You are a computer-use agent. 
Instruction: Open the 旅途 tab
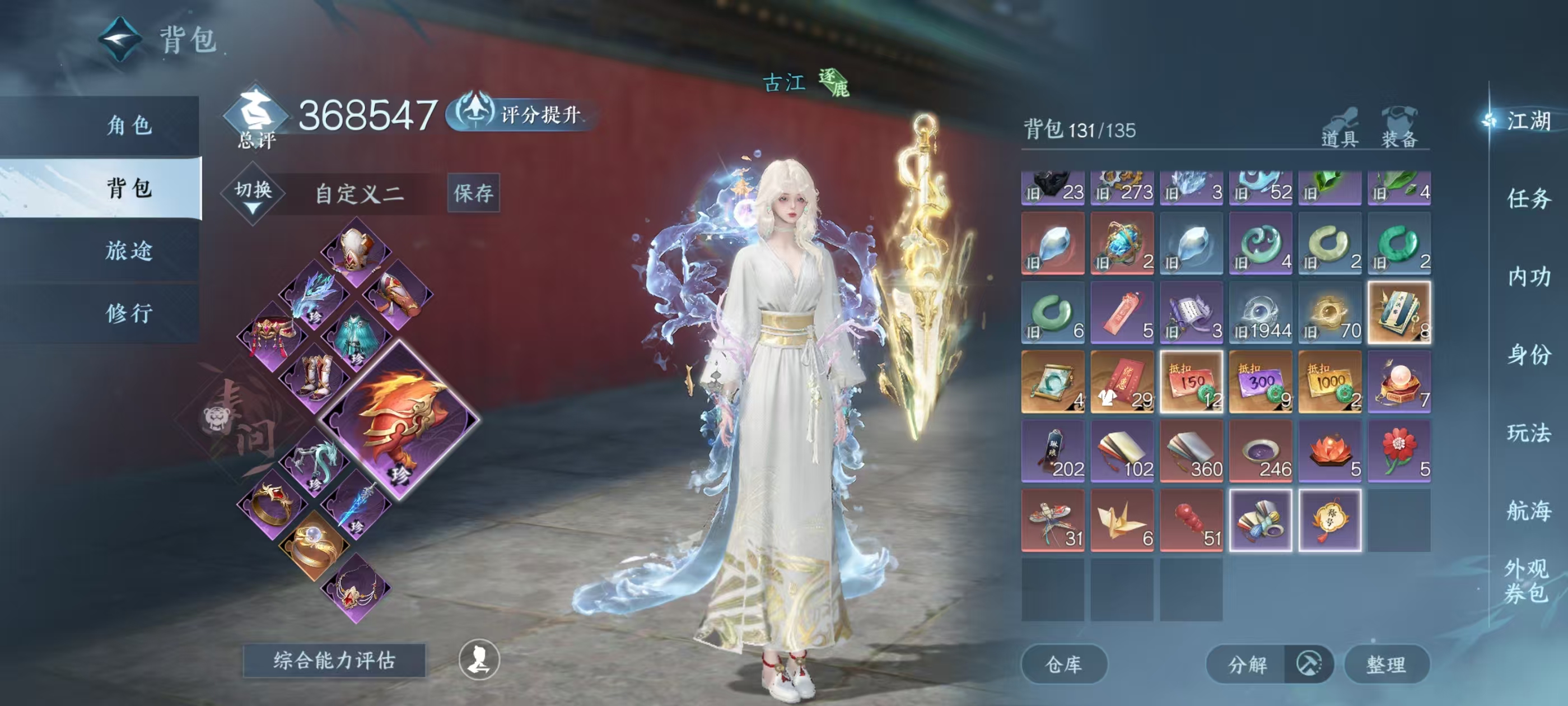[128, 250]
